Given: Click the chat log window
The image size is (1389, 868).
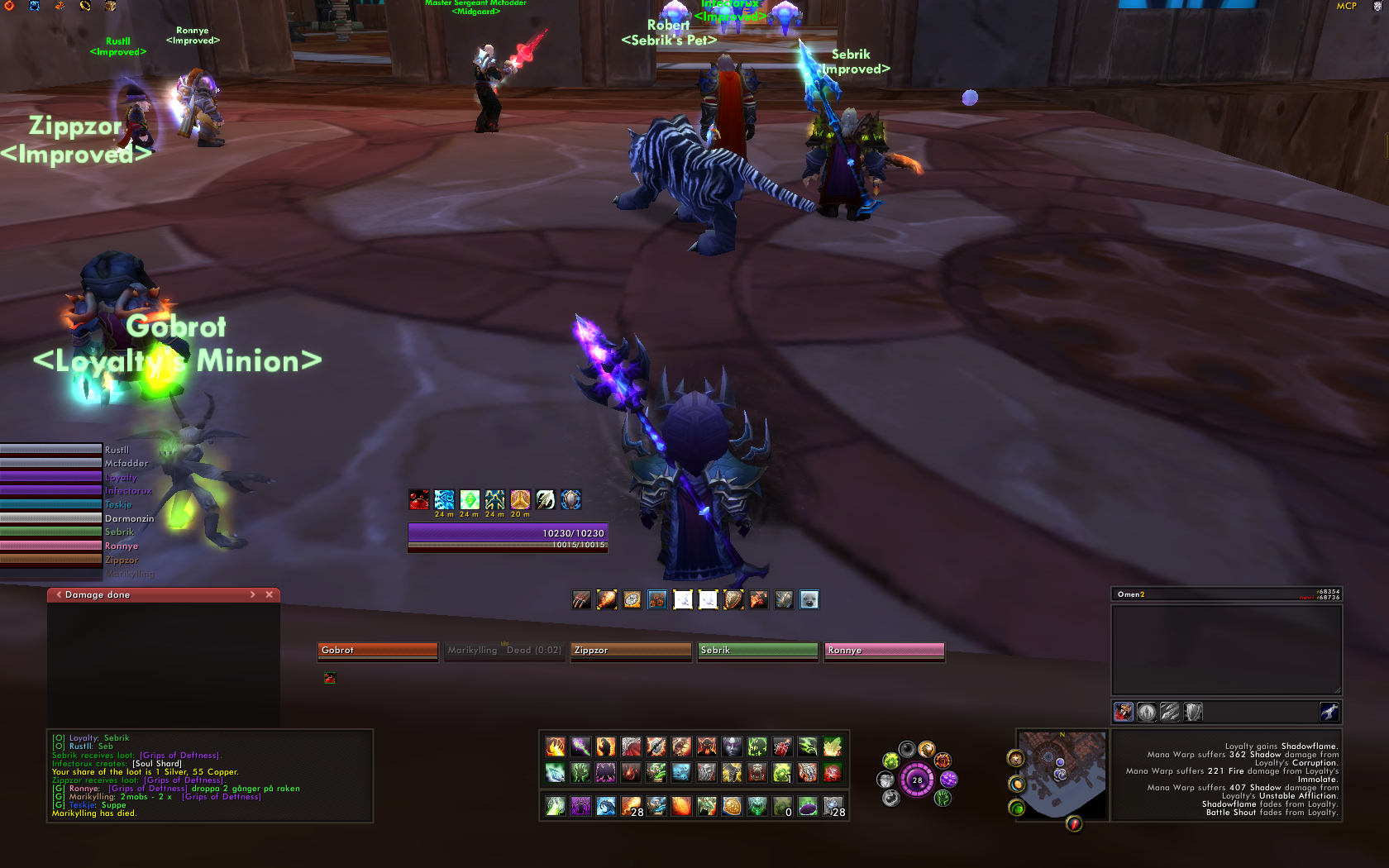Looking at the screenshot, I should pyautogui.click(x=210, y=775).
